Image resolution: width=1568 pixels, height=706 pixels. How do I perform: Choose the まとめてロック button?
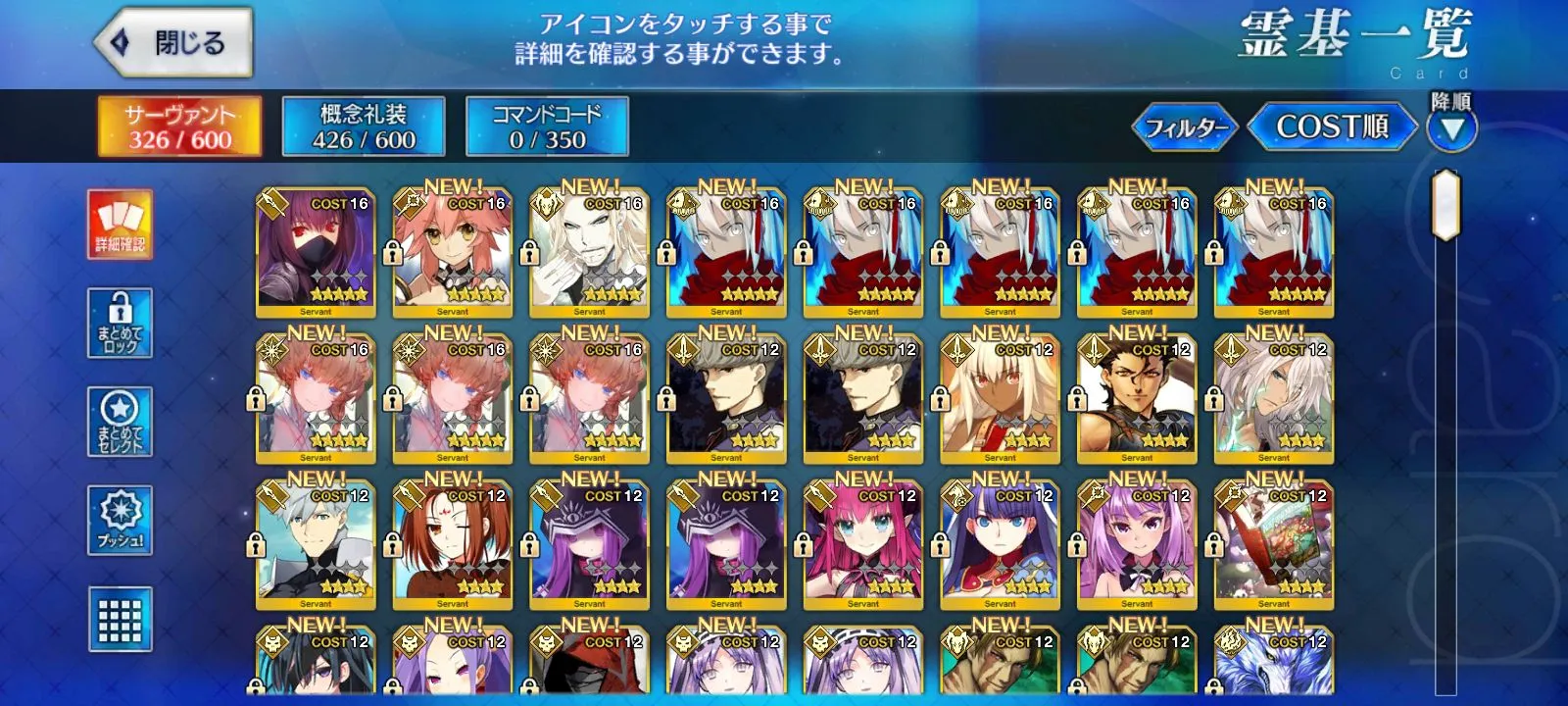click(120, 323)
